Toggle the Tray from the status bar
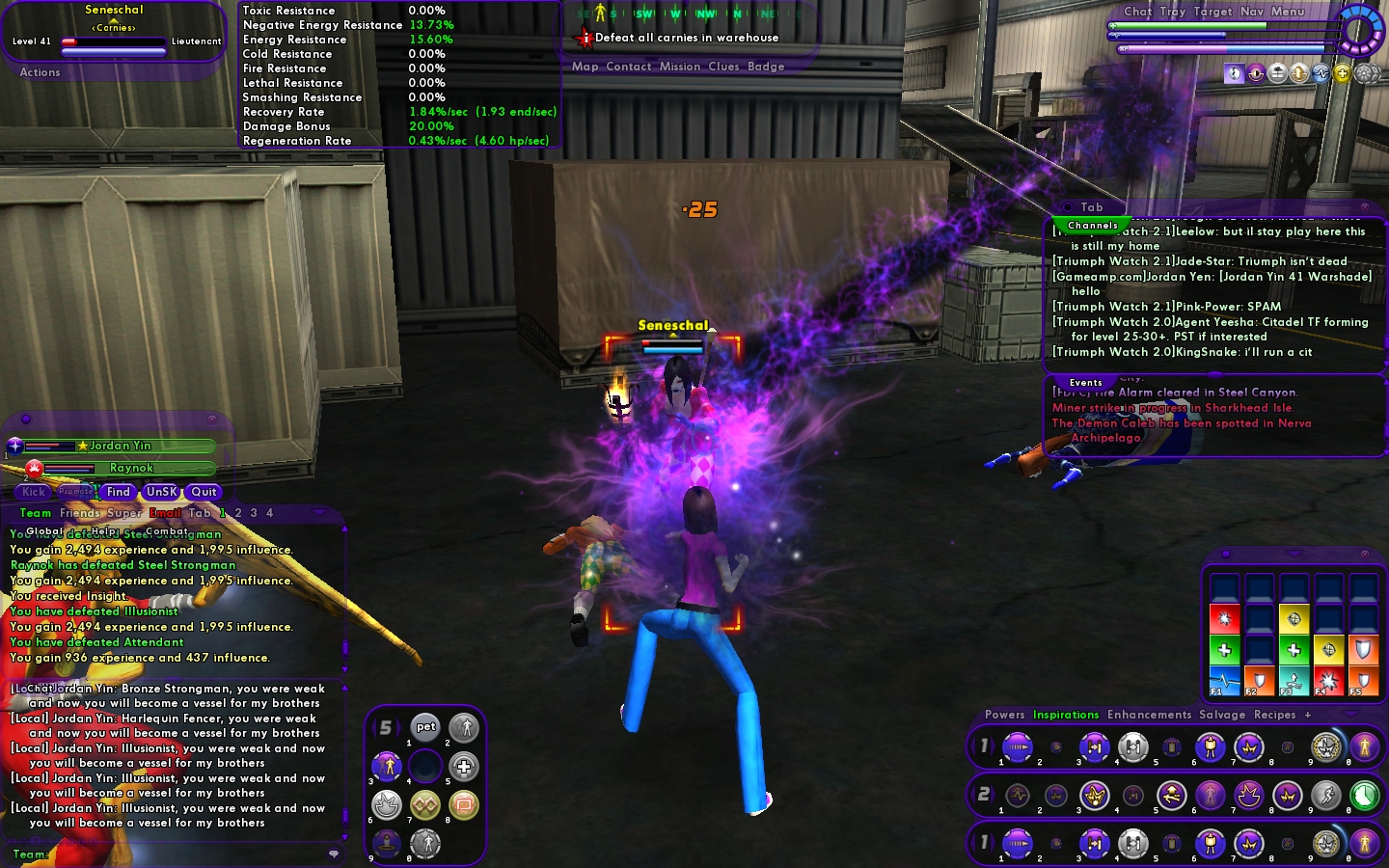1389x868 pixels. (1173, 12)
